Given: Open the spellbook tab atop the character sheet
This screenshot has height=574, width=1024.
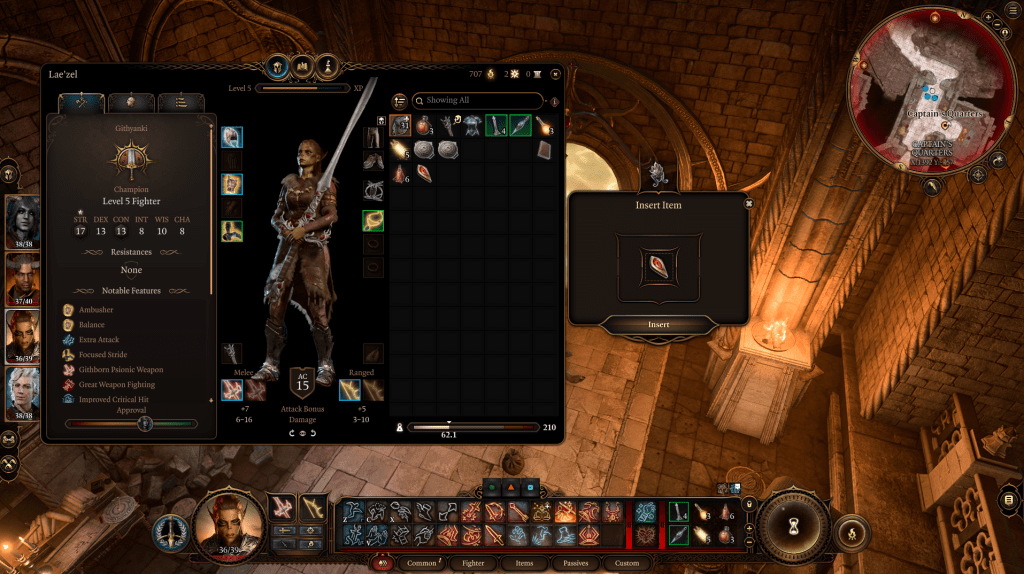Looking at the screenshot, I should (x=304, y=67).
